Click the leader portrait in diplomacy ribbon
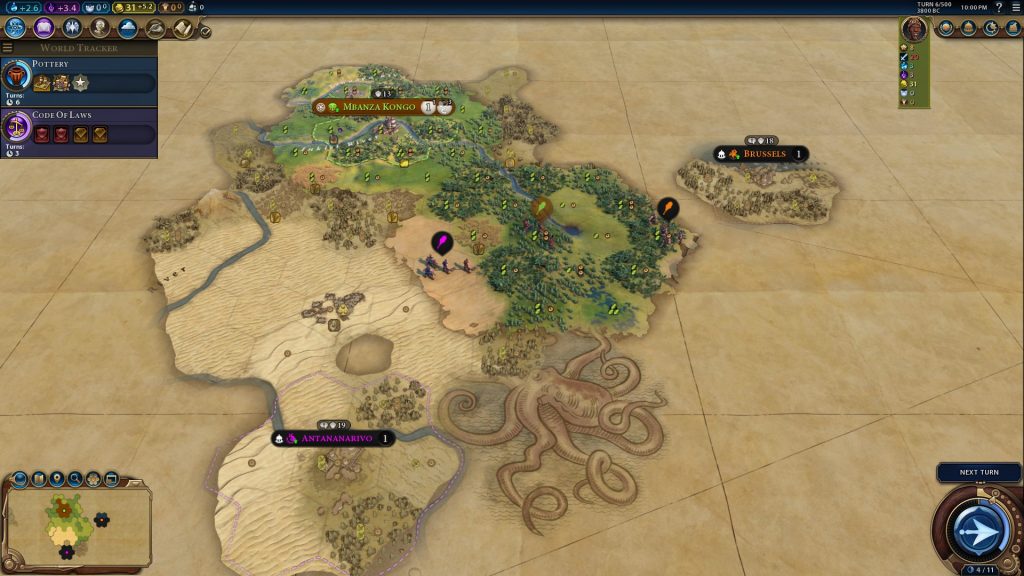The image size is (1024, 576). (912, 29)
